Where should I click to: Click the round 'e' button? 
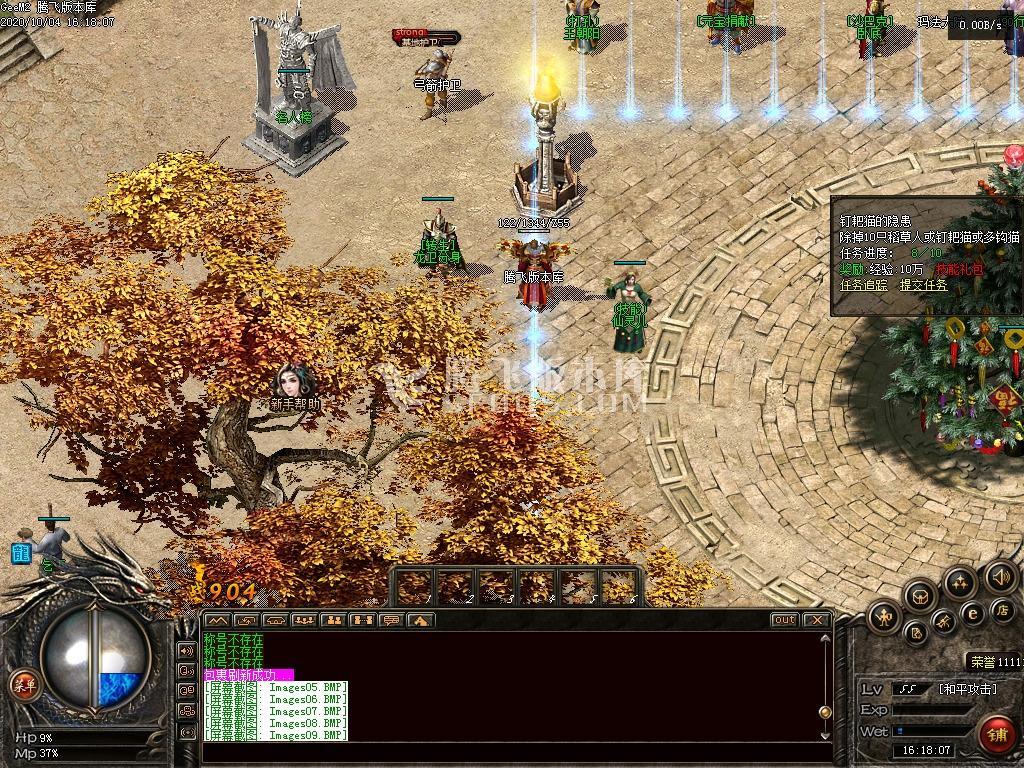971,612
